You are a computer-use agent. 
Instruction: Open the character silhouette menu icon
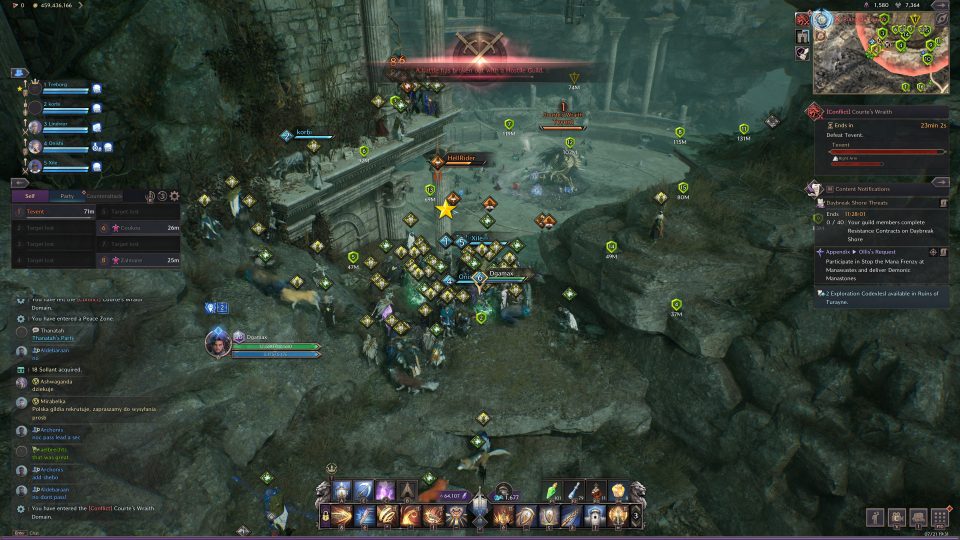point(876,517)
